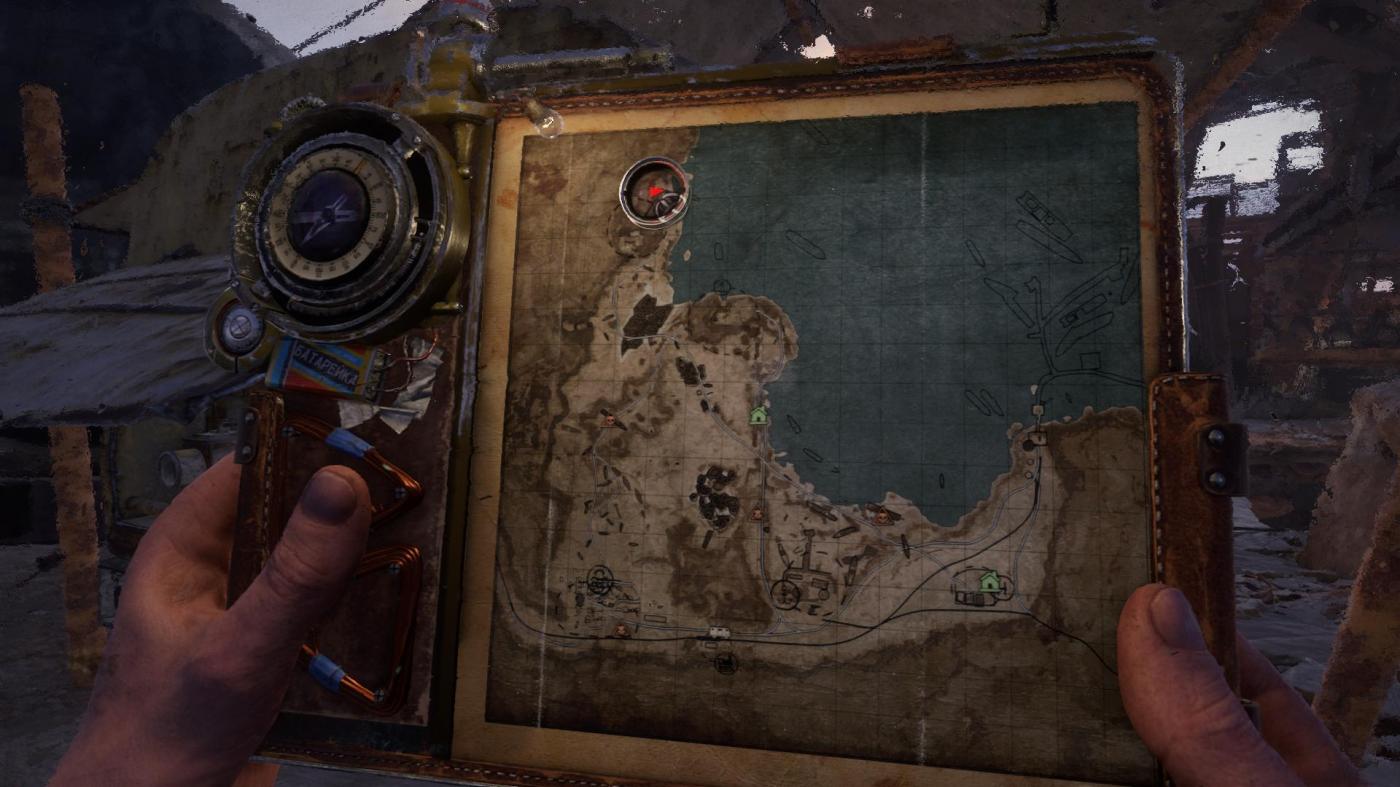Select the locomotive icon below the railway line
1400x787 pixels.
(x=726, y=661)
